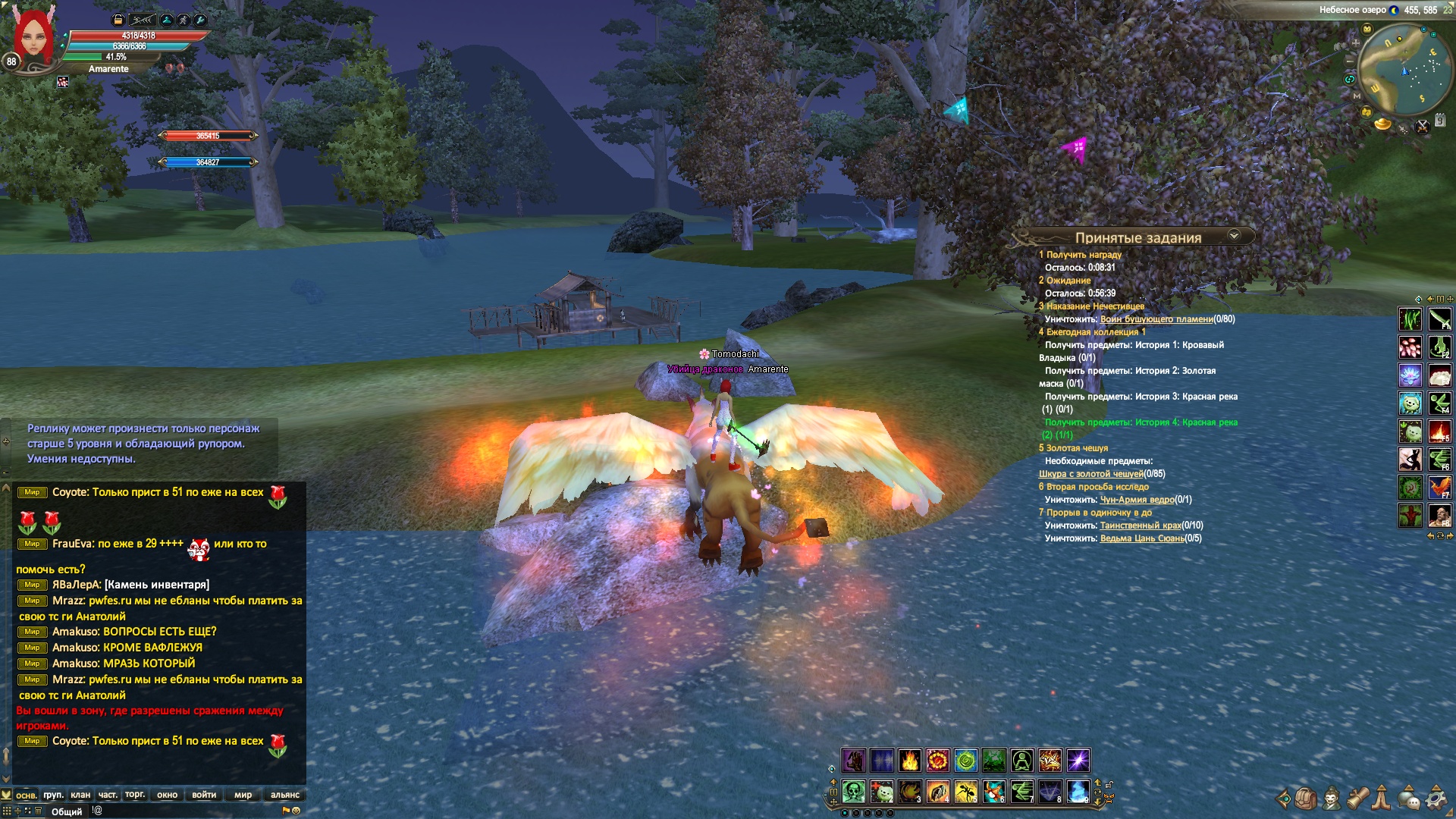Open the quest scroll menu

[1357, 798]
